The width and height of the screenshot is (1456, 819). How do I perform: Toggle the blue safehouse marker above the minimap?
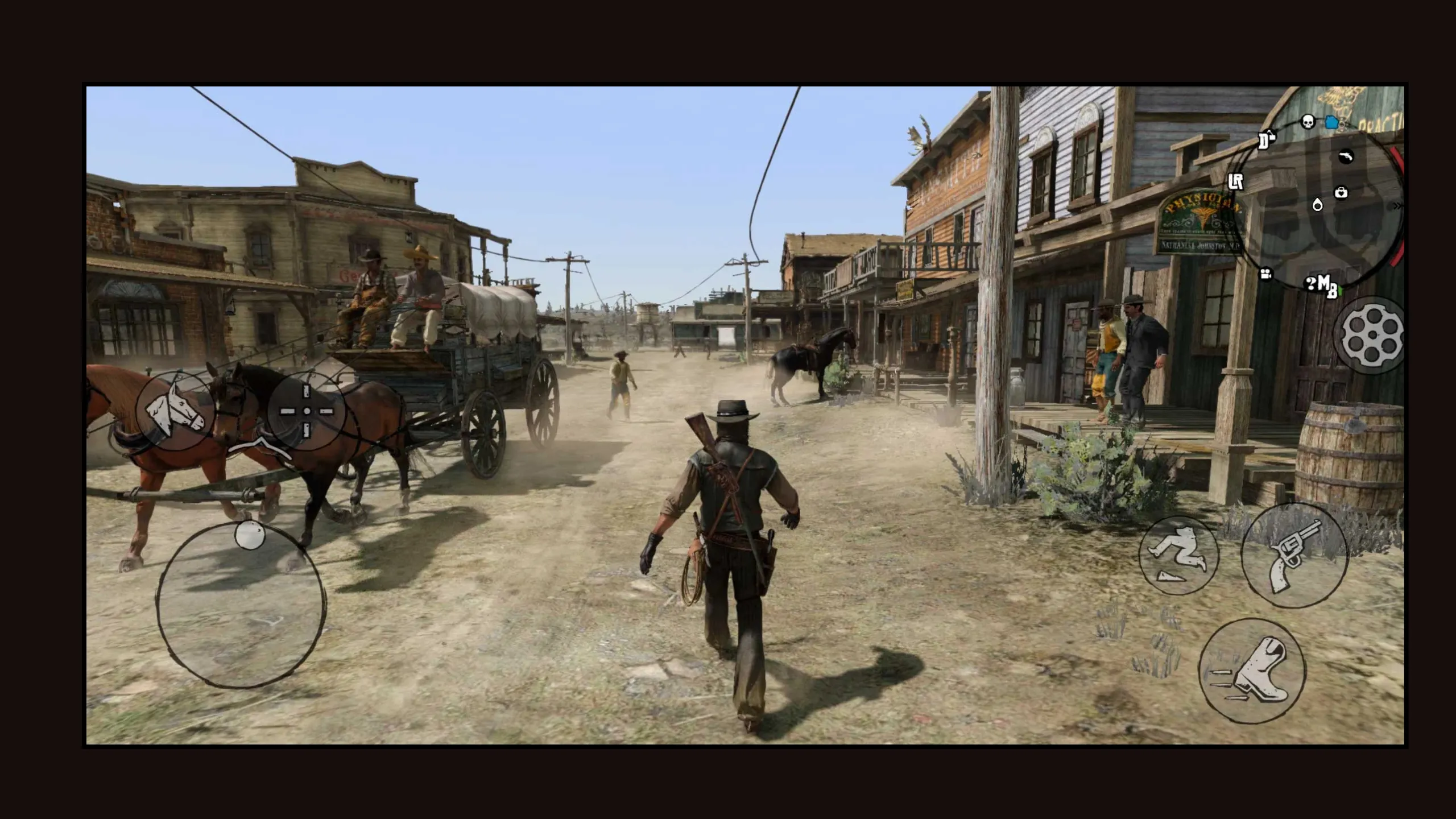[1331, 122]
